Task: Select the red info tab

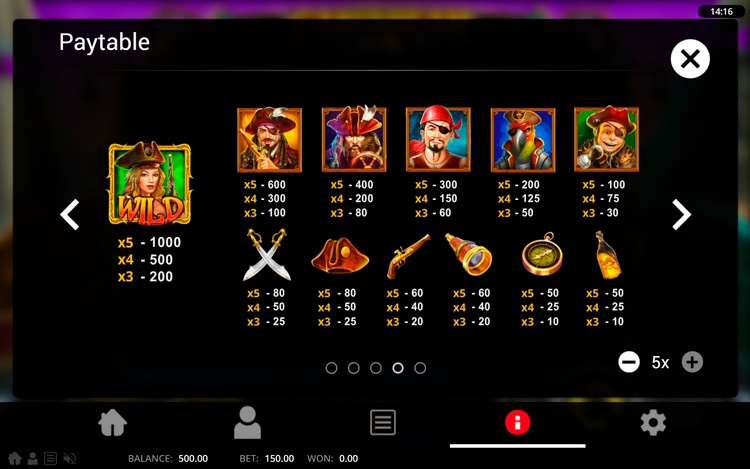Action: (x=517, y=423)
